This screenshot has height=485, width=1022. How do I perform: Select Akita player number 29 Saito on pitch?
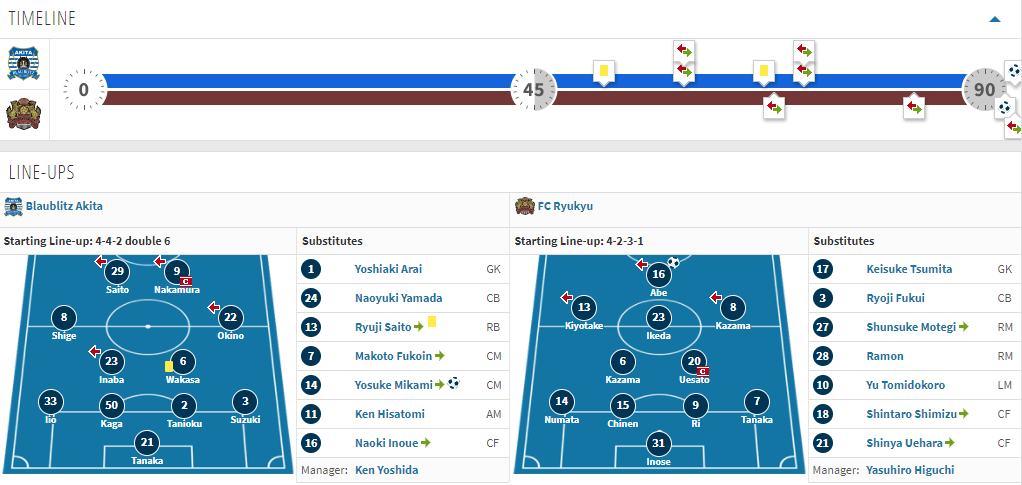pos(118,271)
